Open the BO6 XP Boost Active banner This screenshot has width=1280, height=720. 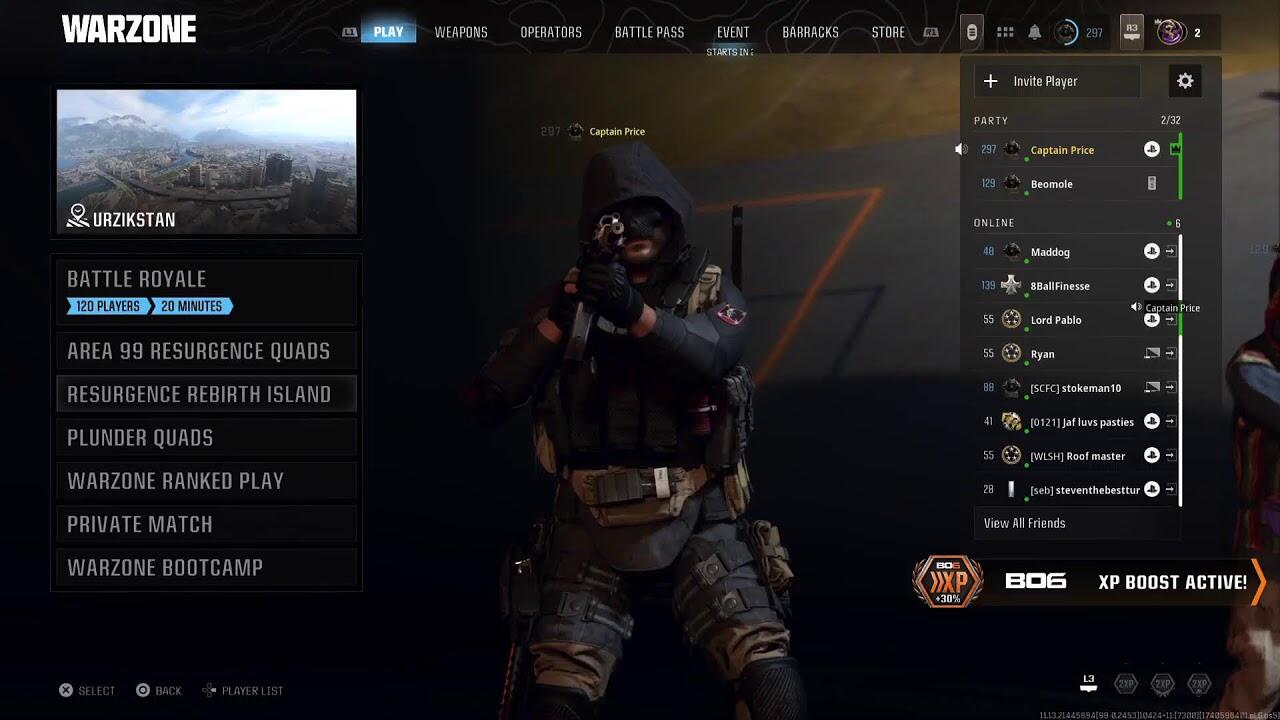[x=1090, y=582]
